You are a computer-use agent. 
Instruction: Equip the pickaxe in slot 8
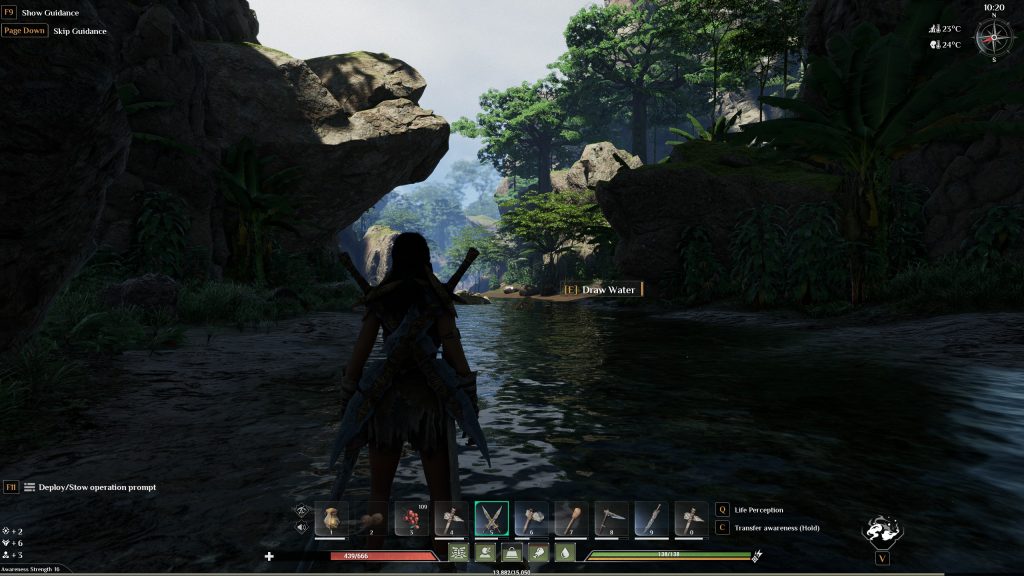click(611, 518)
